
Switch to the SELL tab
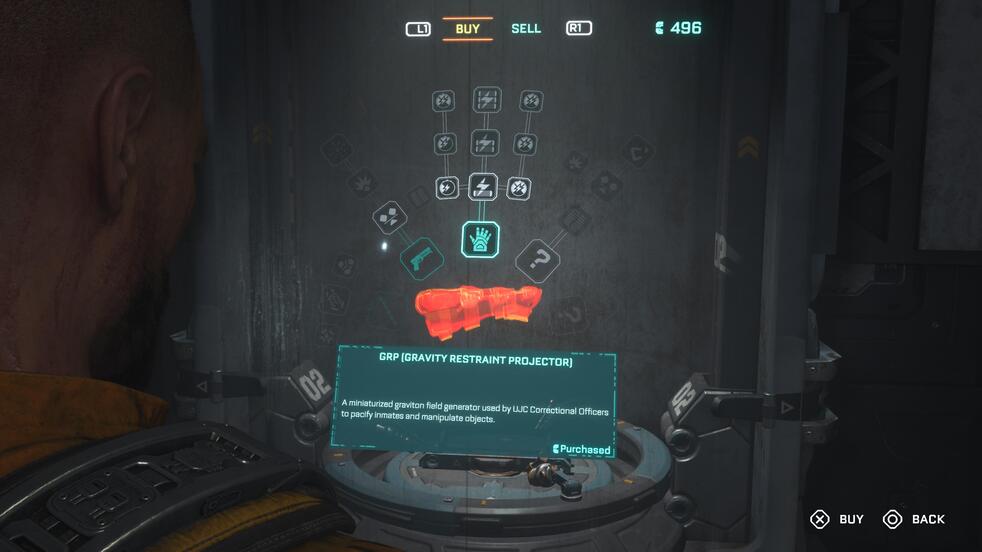coord(526,29)
